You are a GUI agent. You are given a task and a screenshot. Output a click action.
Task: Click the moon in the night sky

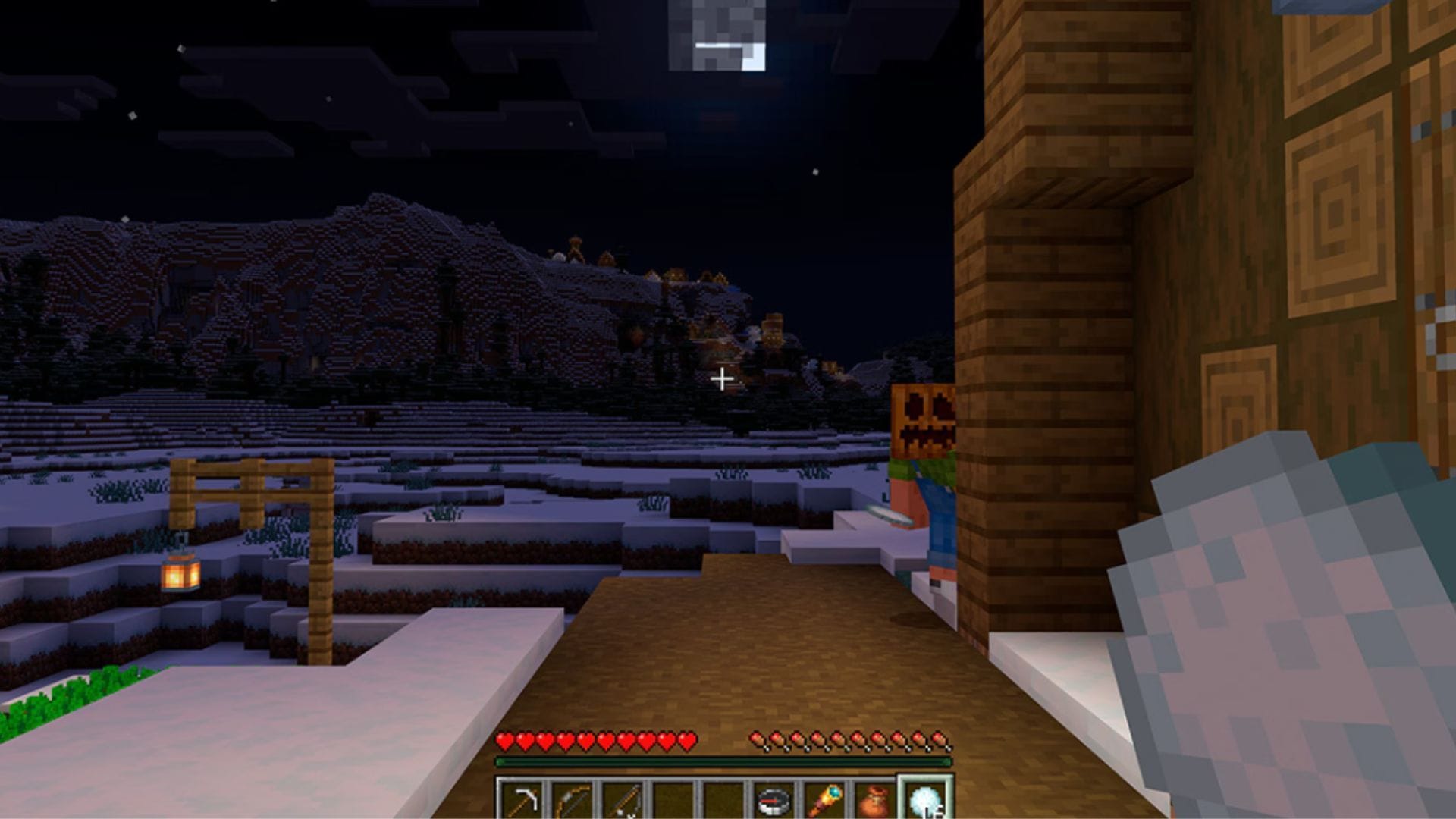717,34
